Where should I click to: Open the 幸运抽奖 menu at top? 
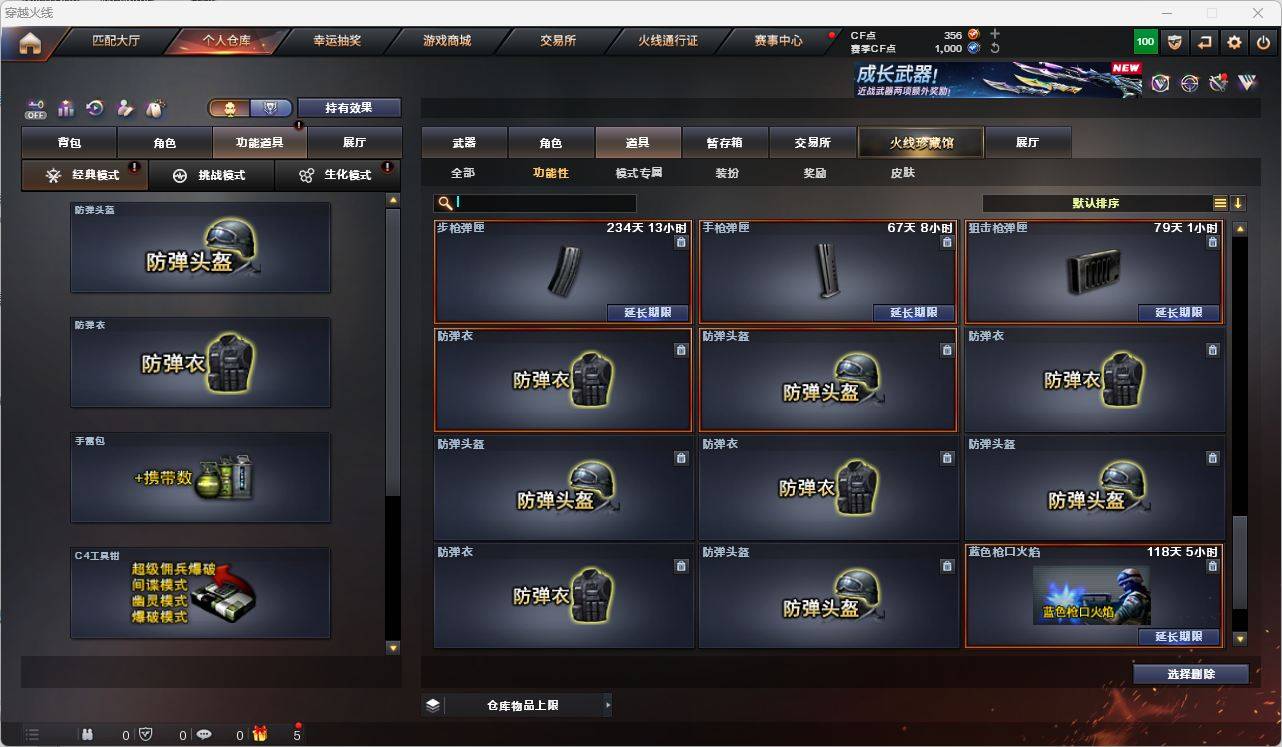338,41
